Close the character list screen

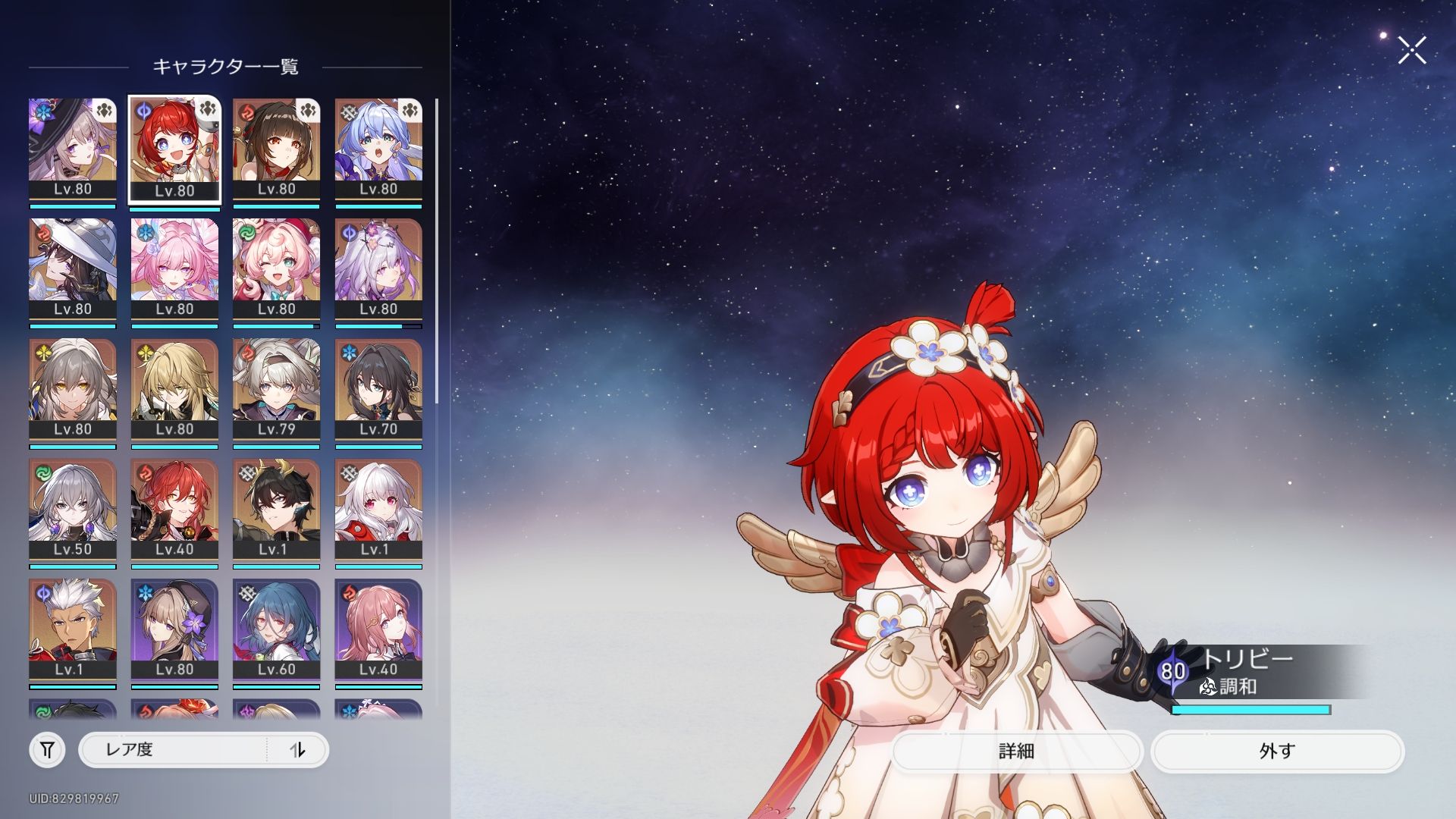click(x=1411, y=51)
